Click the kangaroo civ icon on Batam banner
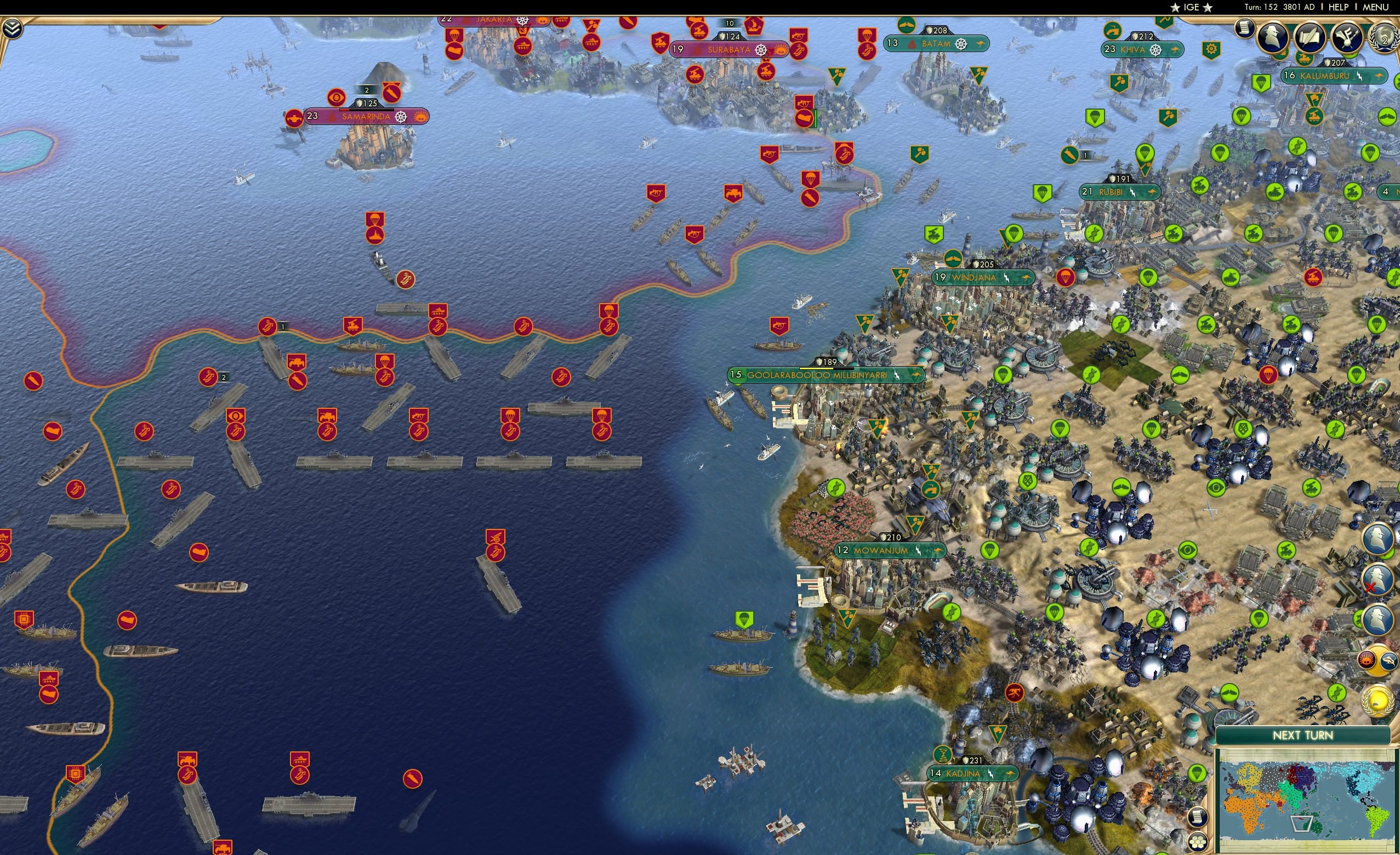The width and height of the screenshot is (1400, 855). [x=983, y=43]
